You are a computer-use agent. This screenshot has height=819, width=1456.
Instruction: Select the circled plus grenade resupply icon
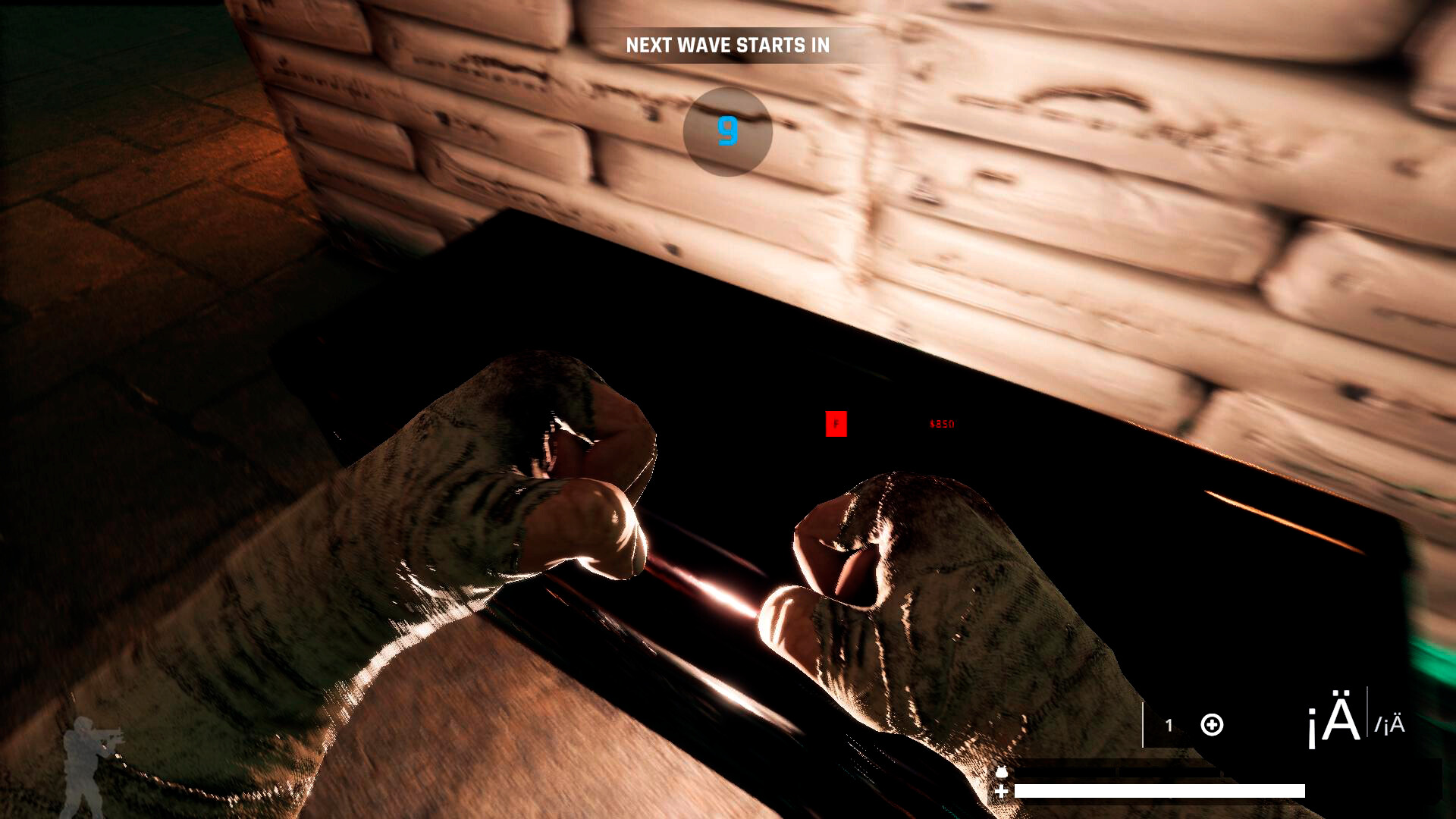(1211, 724)
